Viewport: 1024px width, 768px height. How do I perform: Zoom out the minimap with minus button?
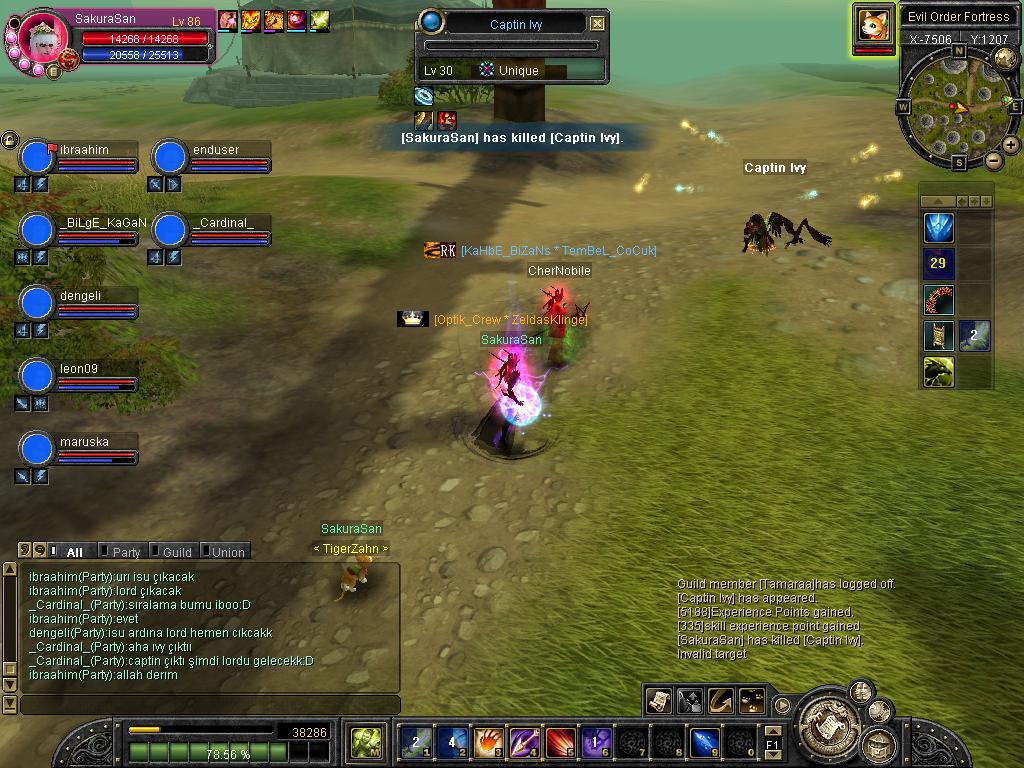click(x=994, y=160)
